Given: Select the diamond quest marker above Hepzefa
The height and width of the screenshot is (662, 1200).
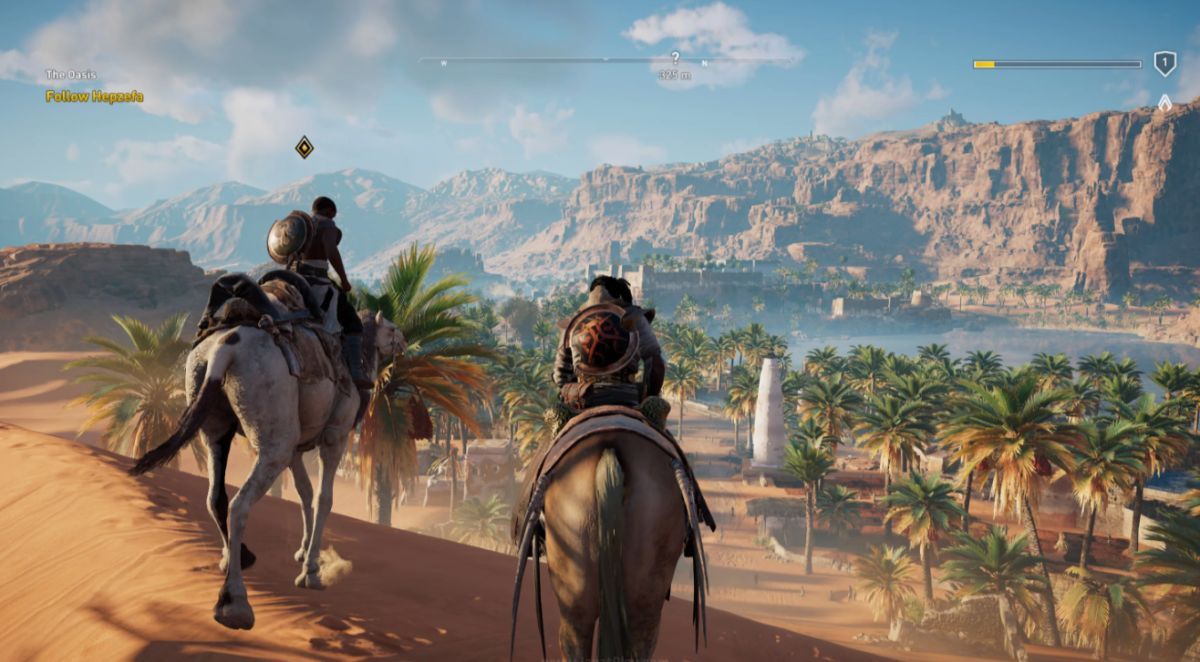Looking at the screenshot, I should pos(304,147).
